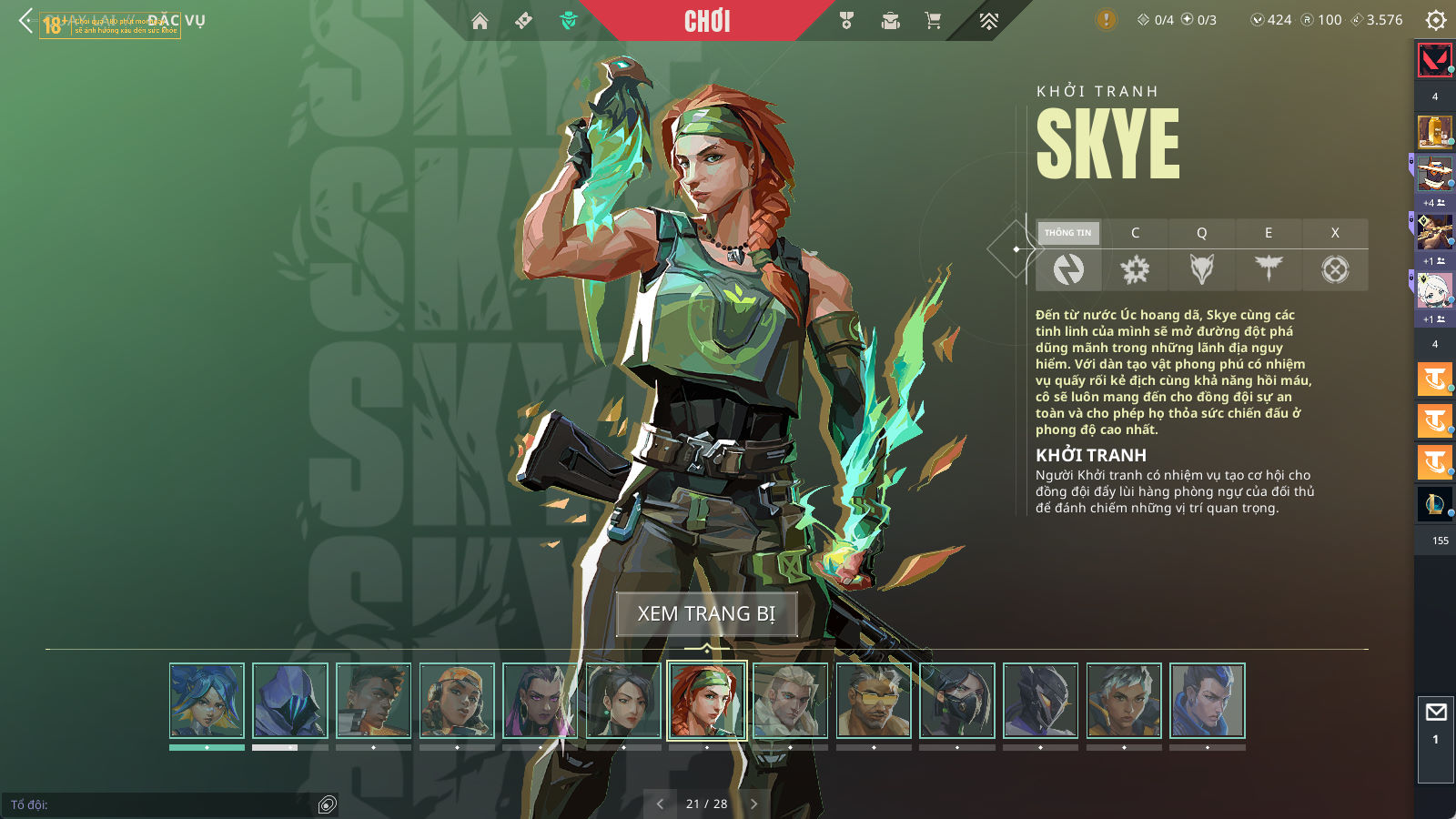Click the red CHƠI play button
Viewport: 1456px width, 819px height.
(707, 21)
